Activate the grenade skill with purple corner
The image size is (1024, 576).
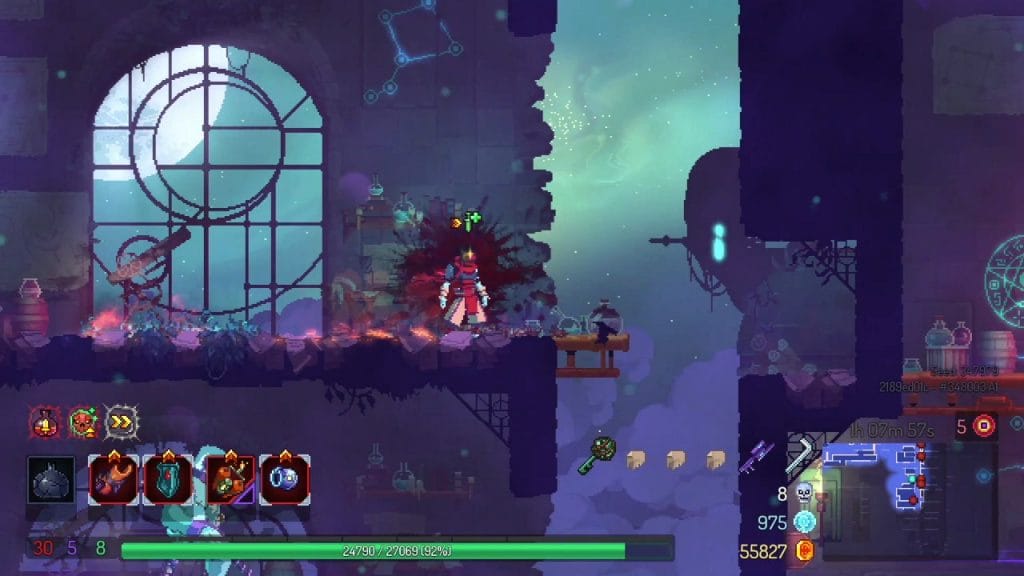(x=230, y=479)
